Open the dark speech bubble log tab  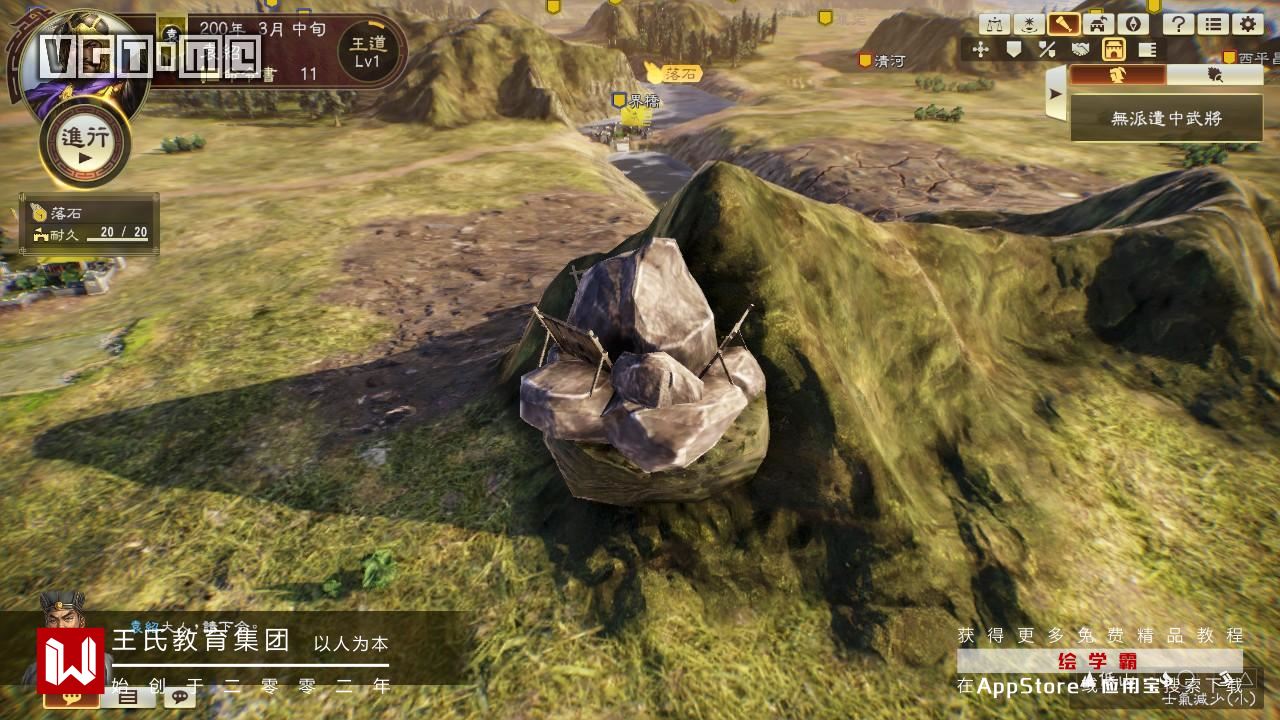pyautogui.click(x=180, y=697)
